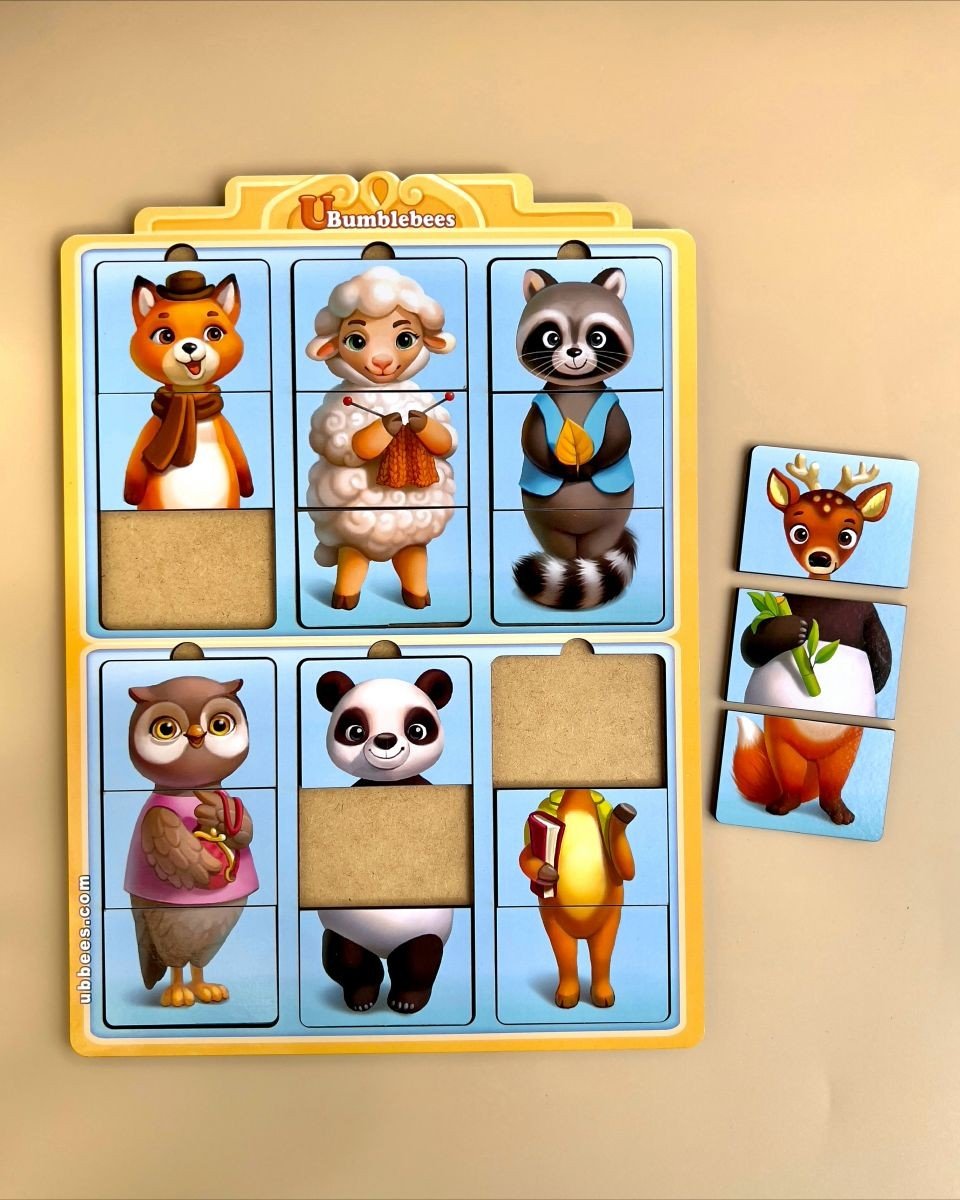Select the fox head tile wearing a hat
This screenshot has height=1200, width=960.
pos(185,327)
